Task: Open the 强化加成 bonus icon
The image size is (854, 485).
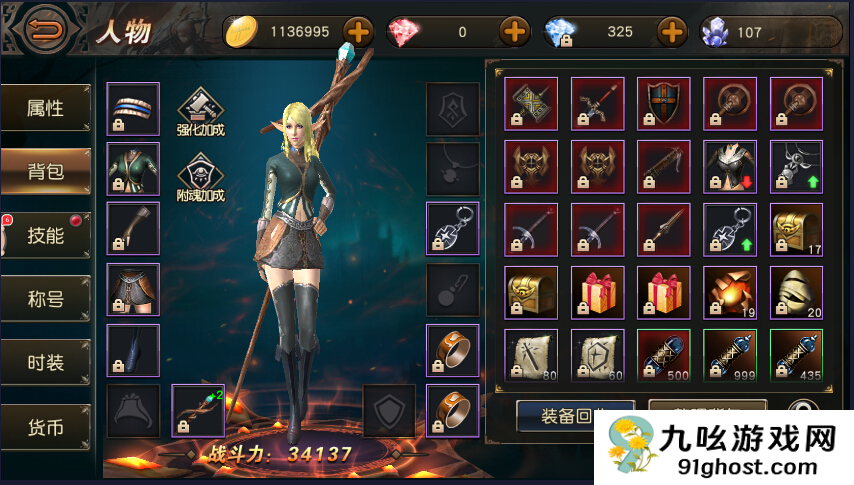Action: pyautogui.click(x=200, y=111)
